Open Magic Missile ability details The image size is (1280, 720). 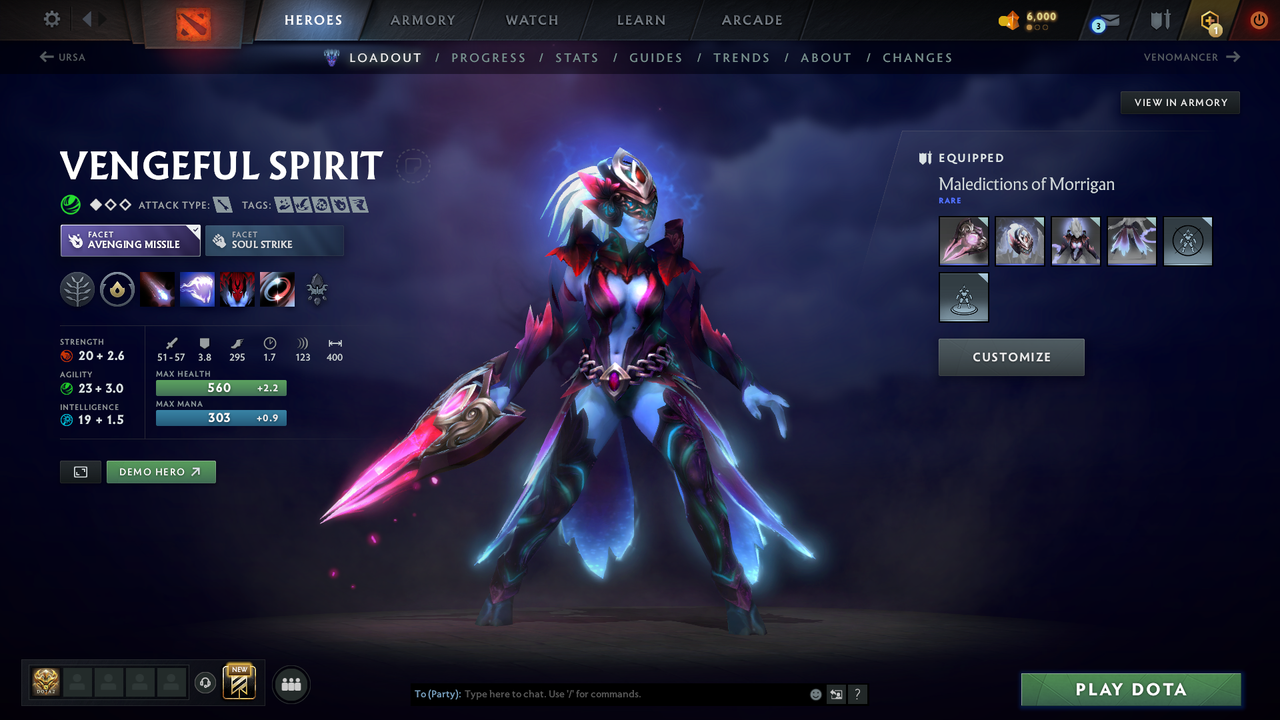(x=158, y=289)
